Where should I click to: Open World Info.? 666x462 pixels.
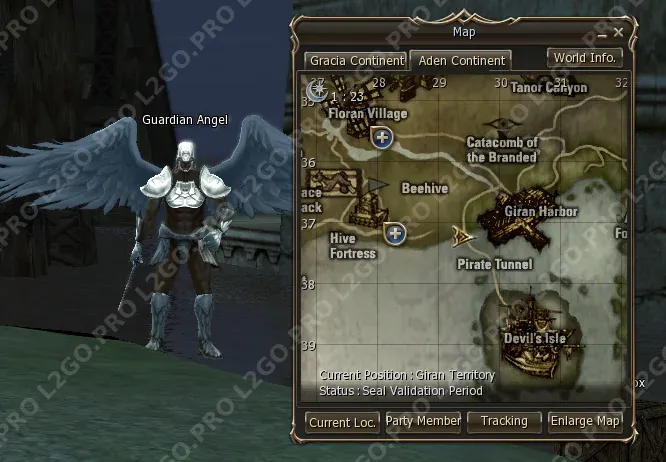click(x=585, y=58)
